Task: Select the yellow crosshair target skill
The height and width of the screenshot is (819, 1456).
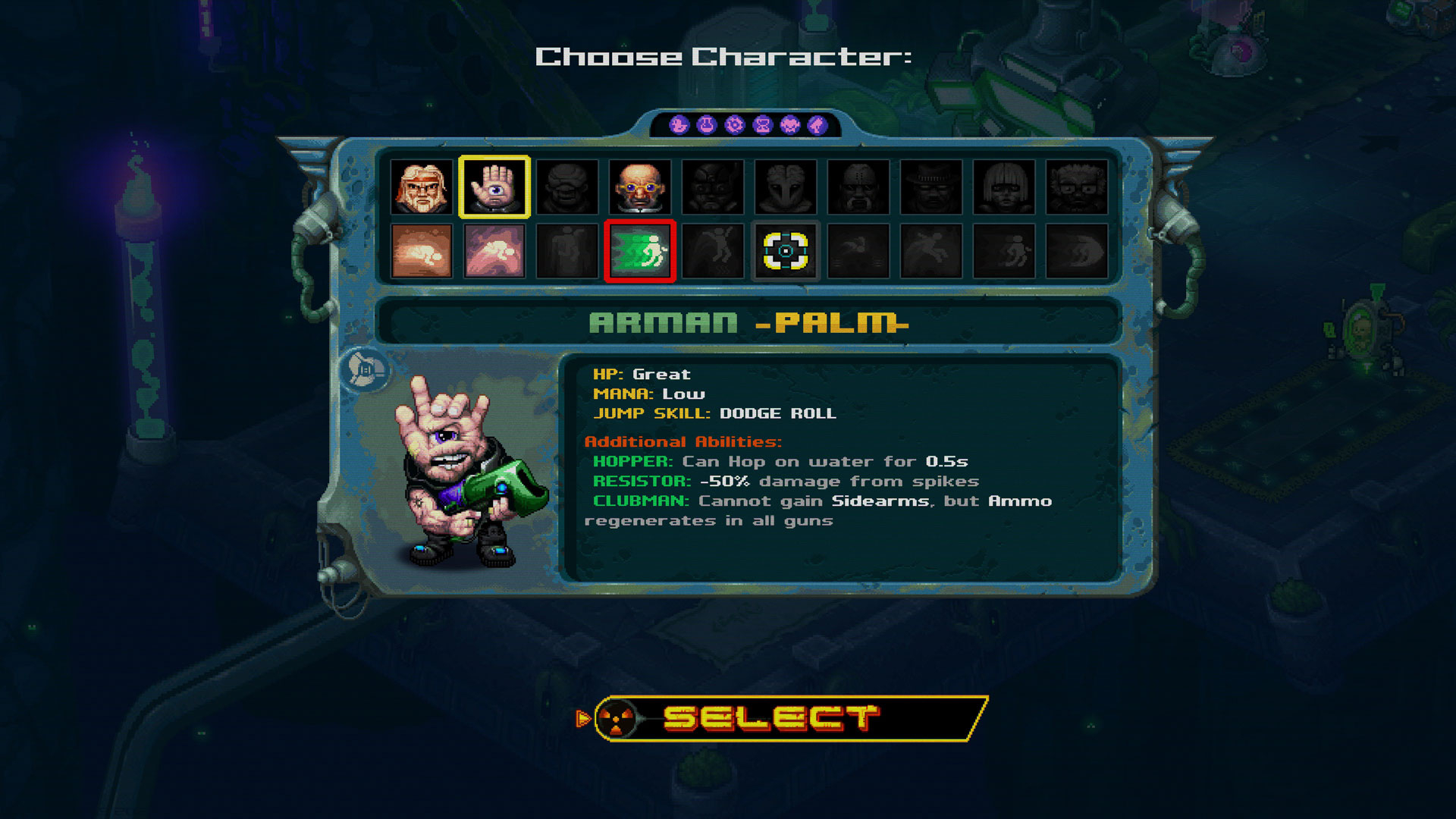Action: tap(786, 251)
